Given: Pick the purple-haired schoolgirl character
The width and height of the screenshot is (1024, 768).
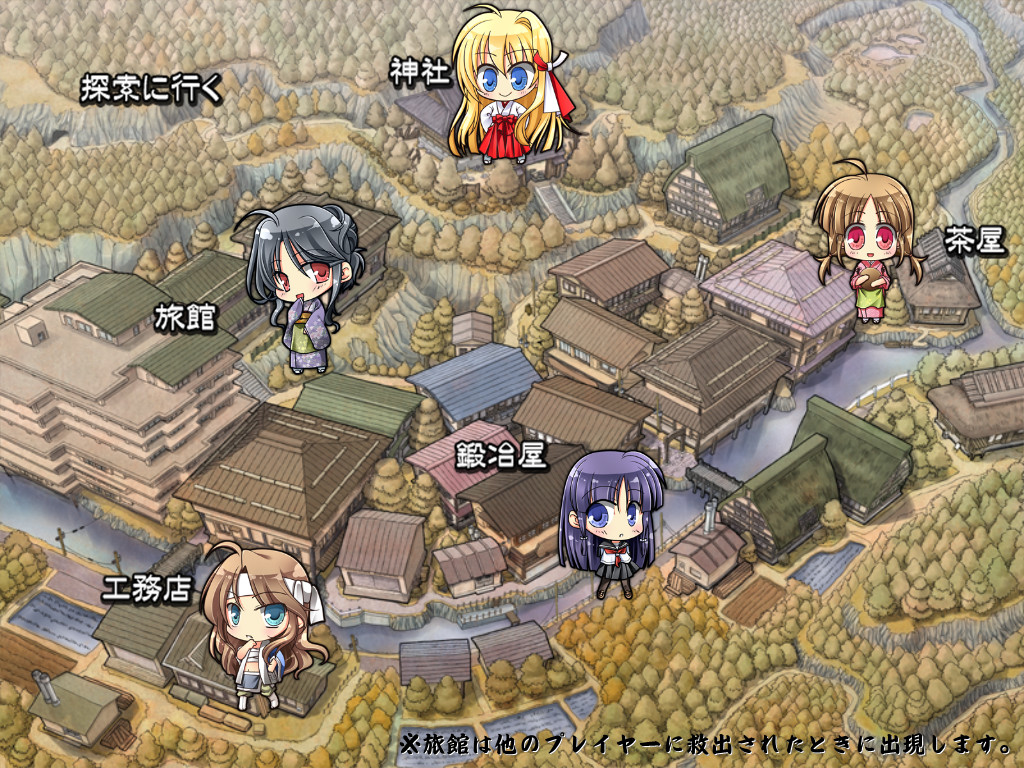Looking at the screenshot, I should pyautogui.click(x=610, y=520).
